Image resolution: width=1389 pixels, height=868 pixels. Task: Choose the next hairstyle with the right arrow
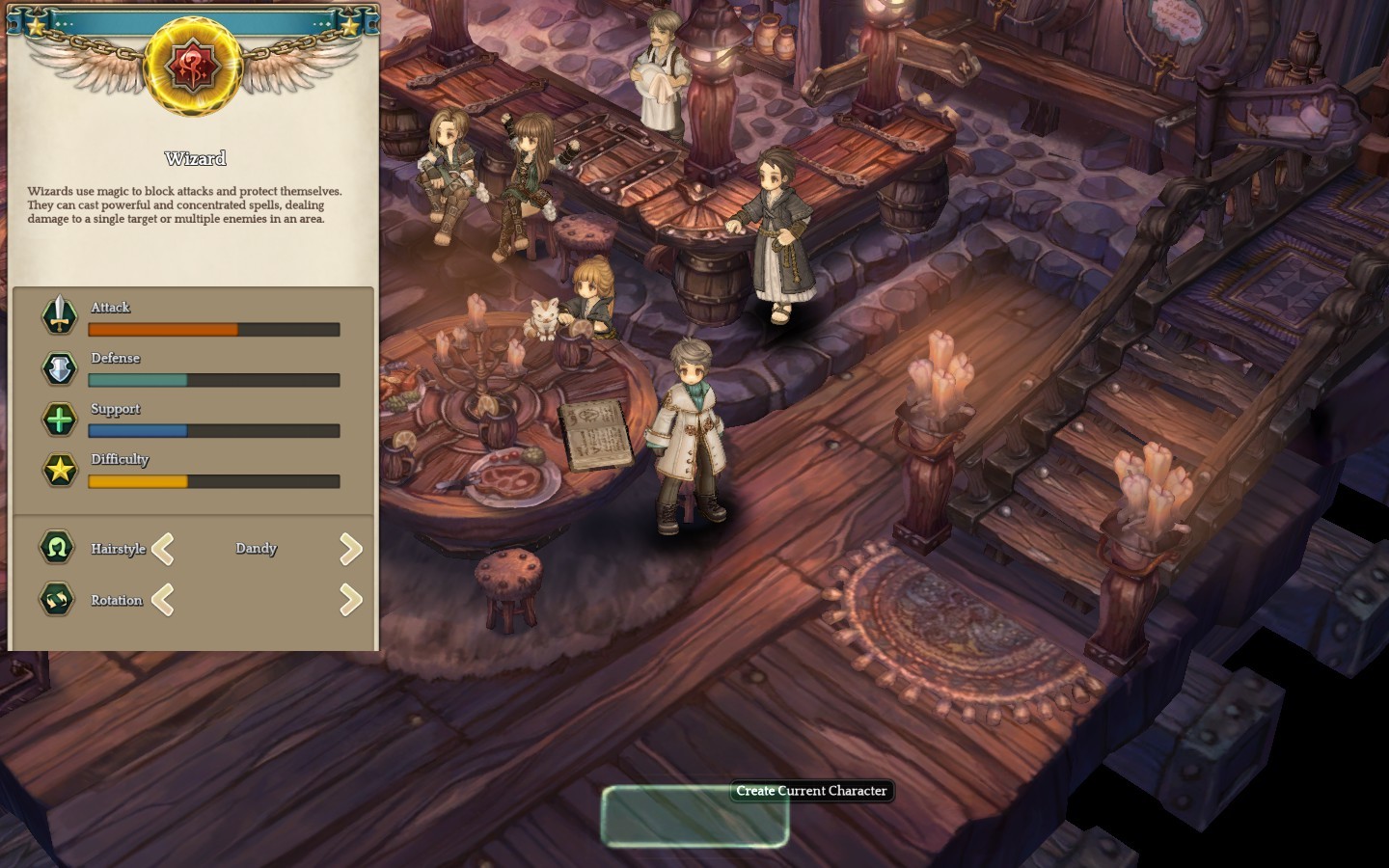(351, 549)
